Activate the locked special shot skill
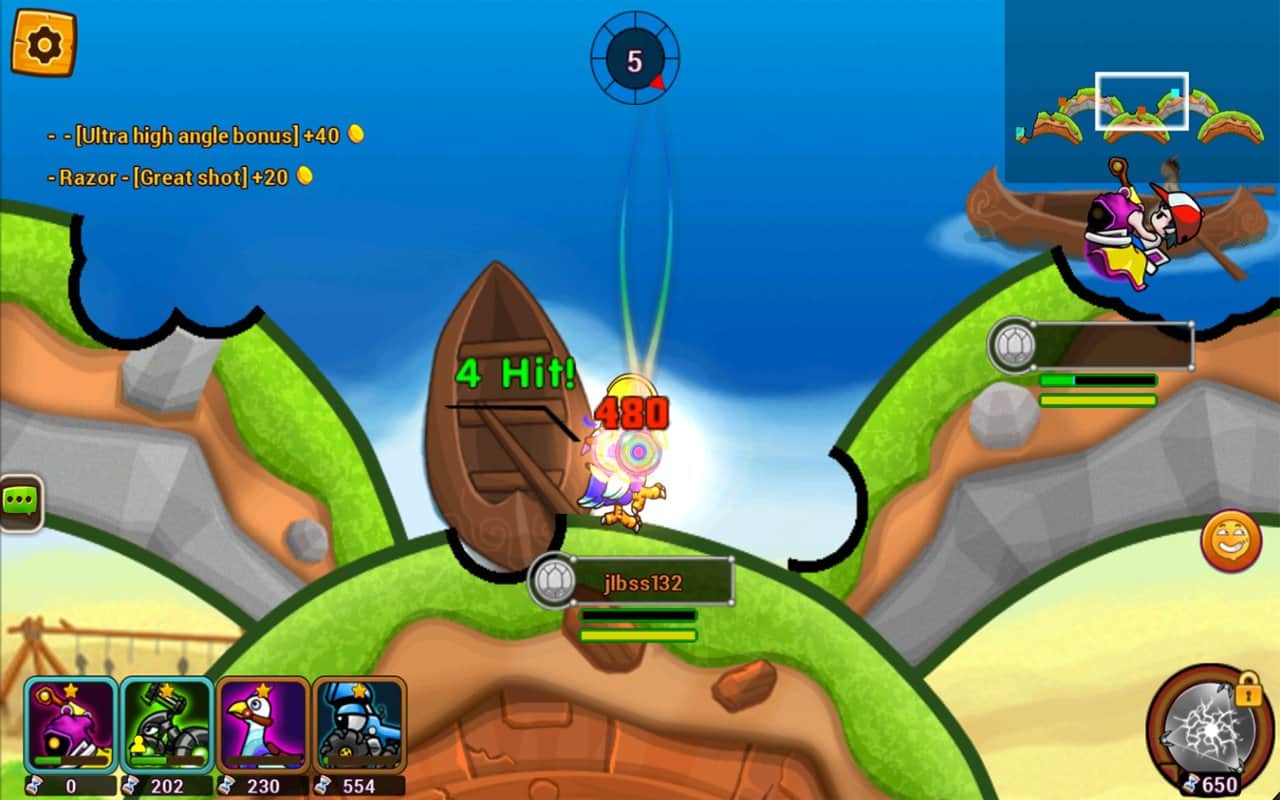Screen dimensions: 1280x800 1208,730
